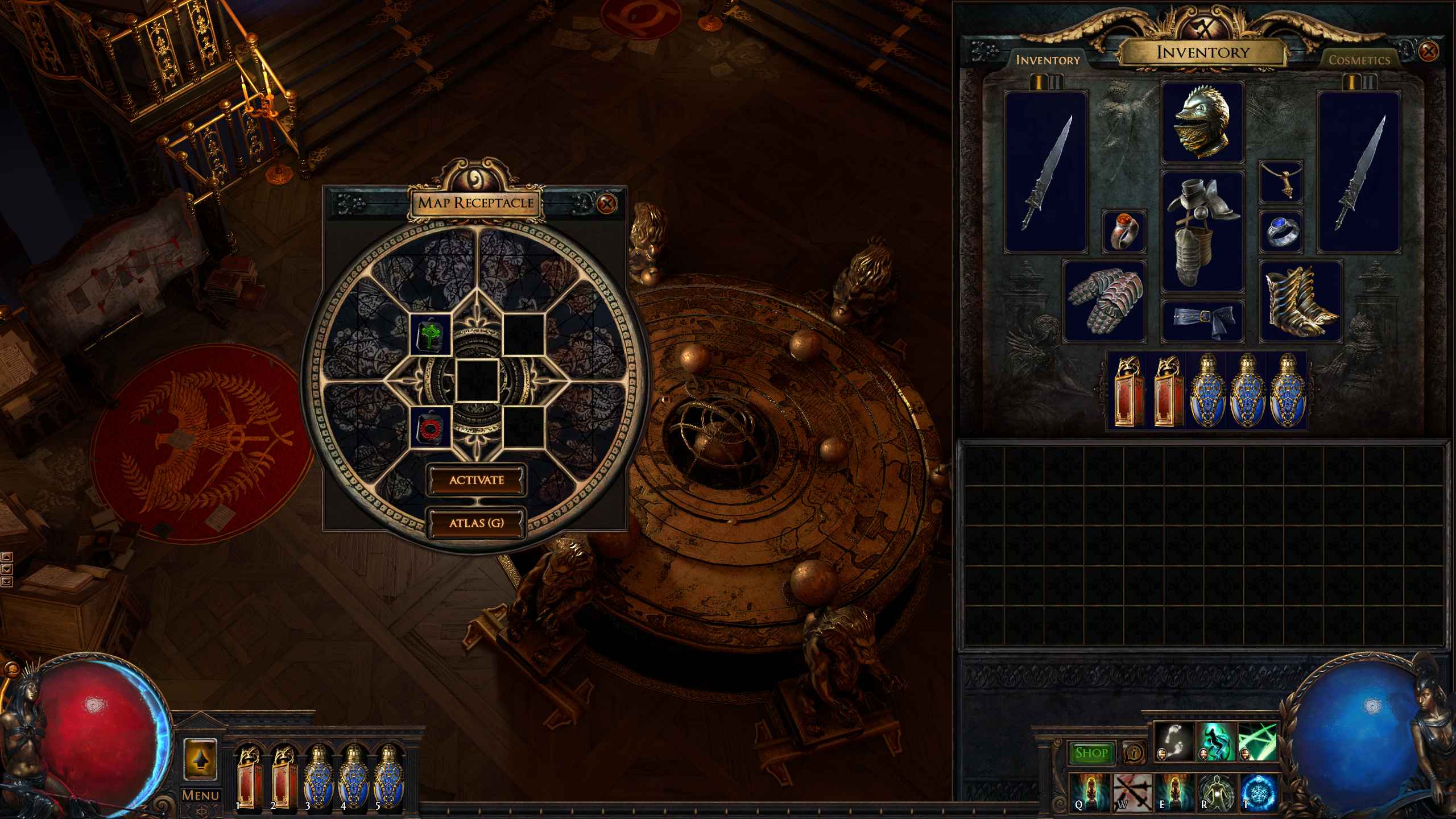Open the Atlas from the receptacle
Screen dimensions: 1456x819
click(x=477, y=523)
